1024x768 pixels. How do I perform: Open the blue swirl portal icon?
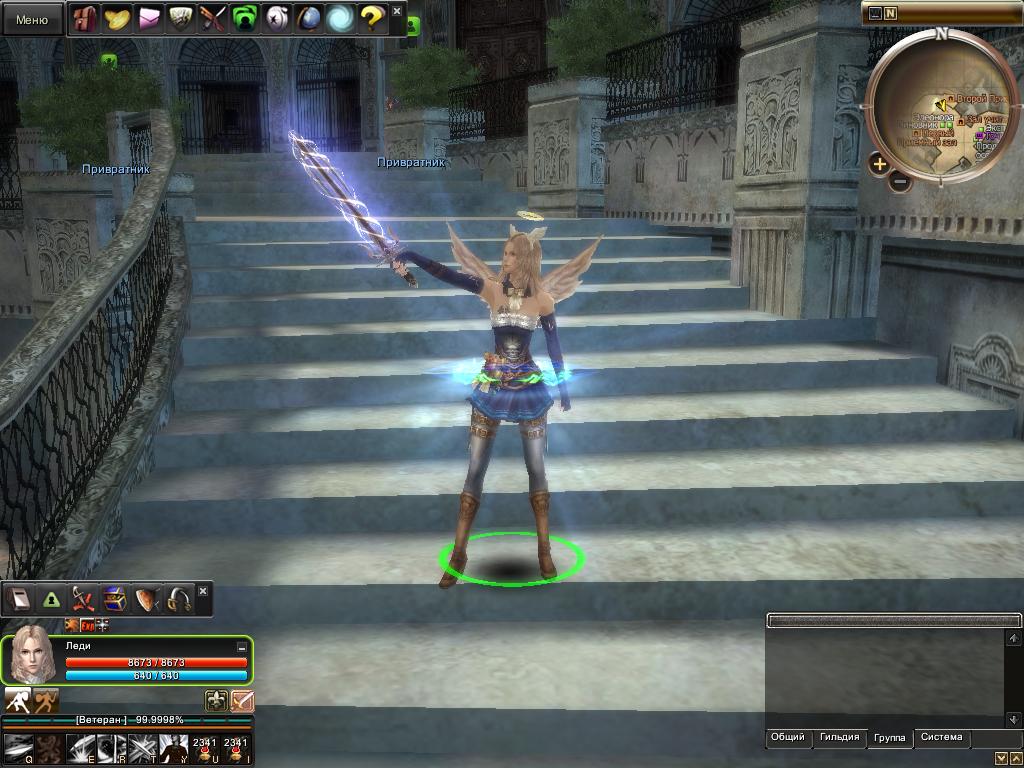point(340,18)
